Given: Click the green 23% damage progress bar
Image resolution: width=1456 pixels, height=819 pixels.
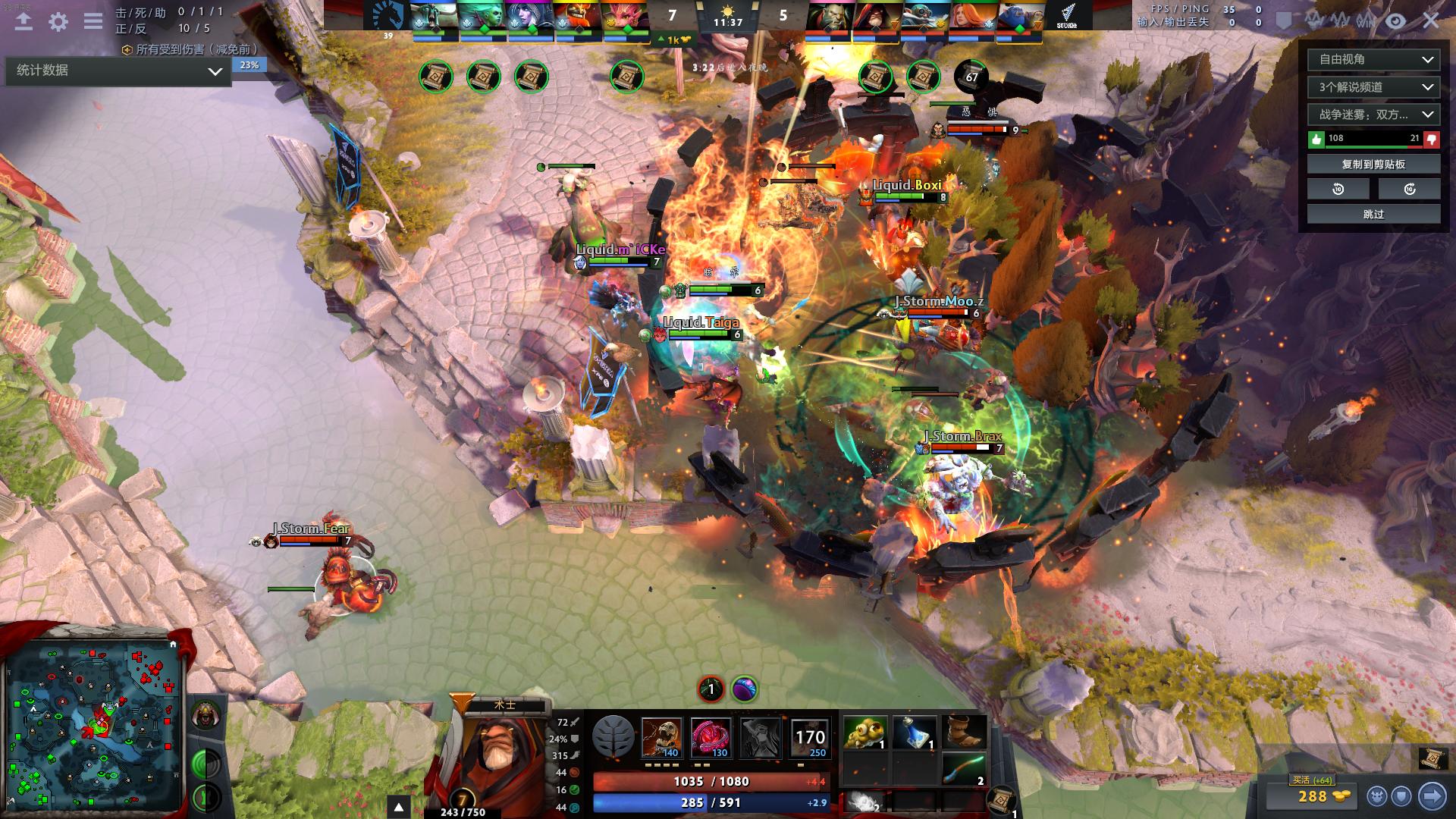Looking at the screenshot, I should pyautogui.click(x=250, y=66).
